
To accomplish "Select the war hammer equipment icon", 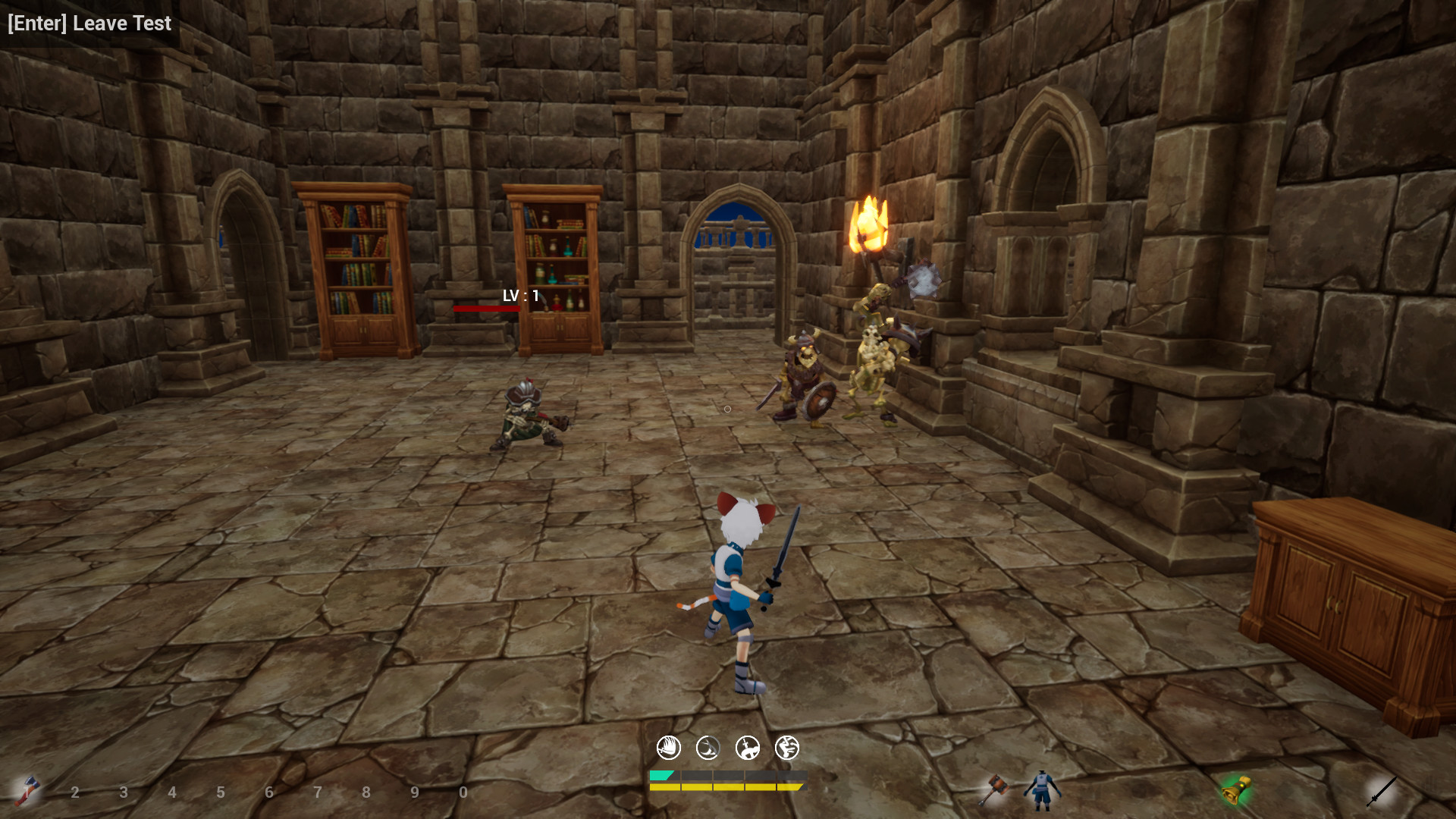I will pyautogui.click(x=992, y=789).
